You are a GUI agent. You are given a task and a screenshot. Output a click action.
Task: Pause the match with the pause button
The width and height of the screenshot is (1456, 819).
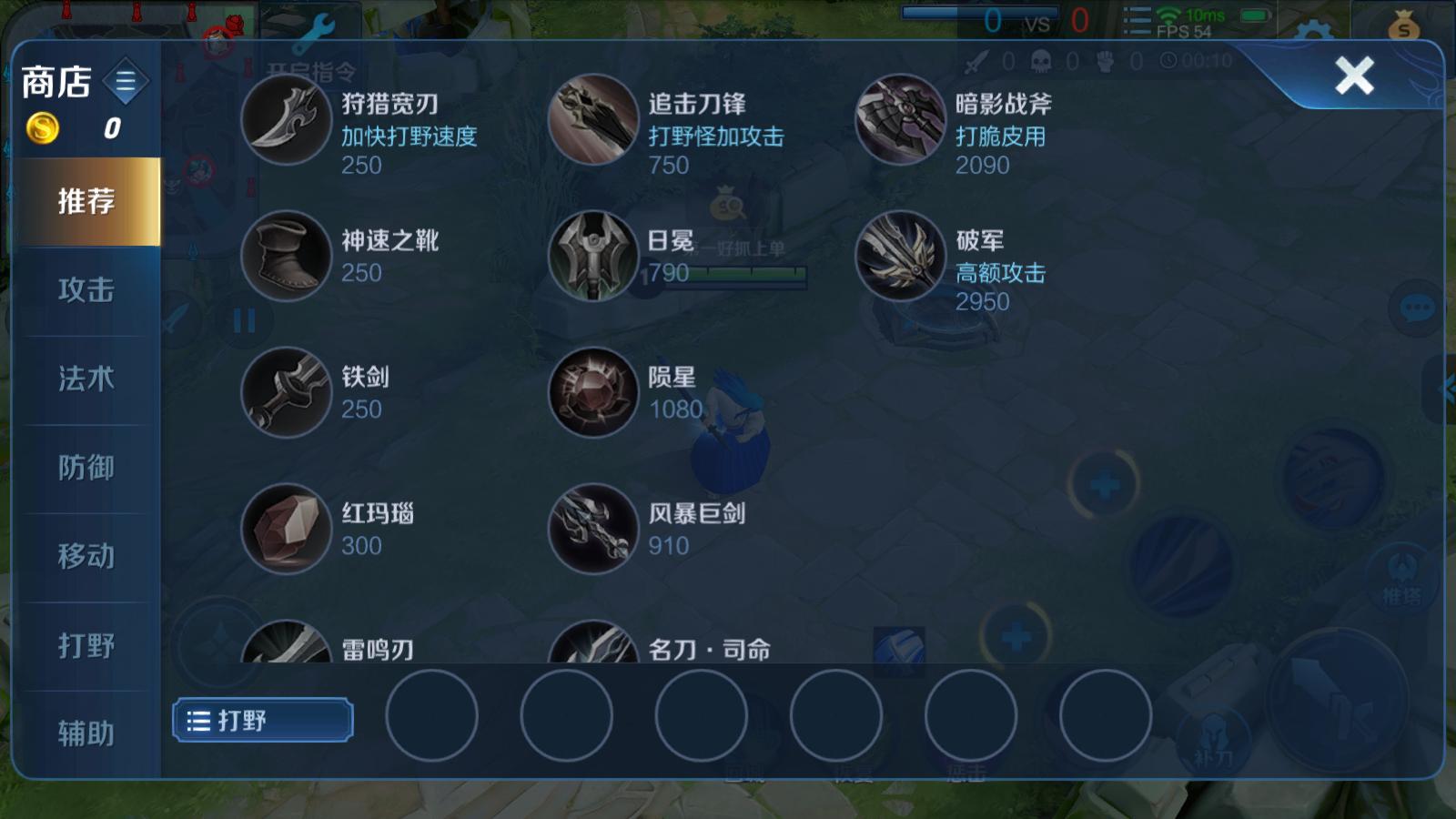tap(243, 319)
